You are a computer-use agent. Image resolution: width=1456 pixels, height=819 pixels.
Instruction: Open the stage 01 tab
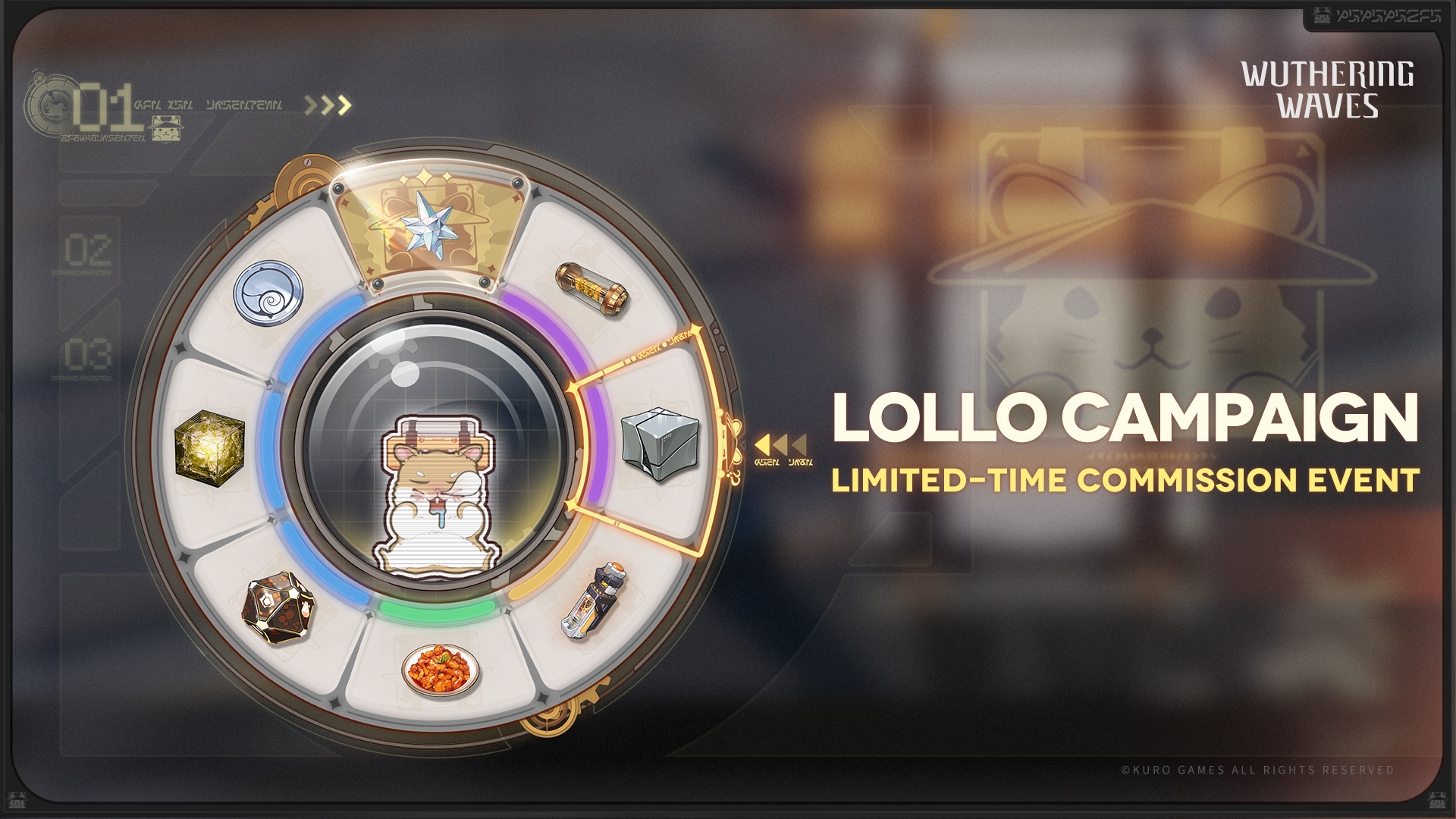coord(105,108)
